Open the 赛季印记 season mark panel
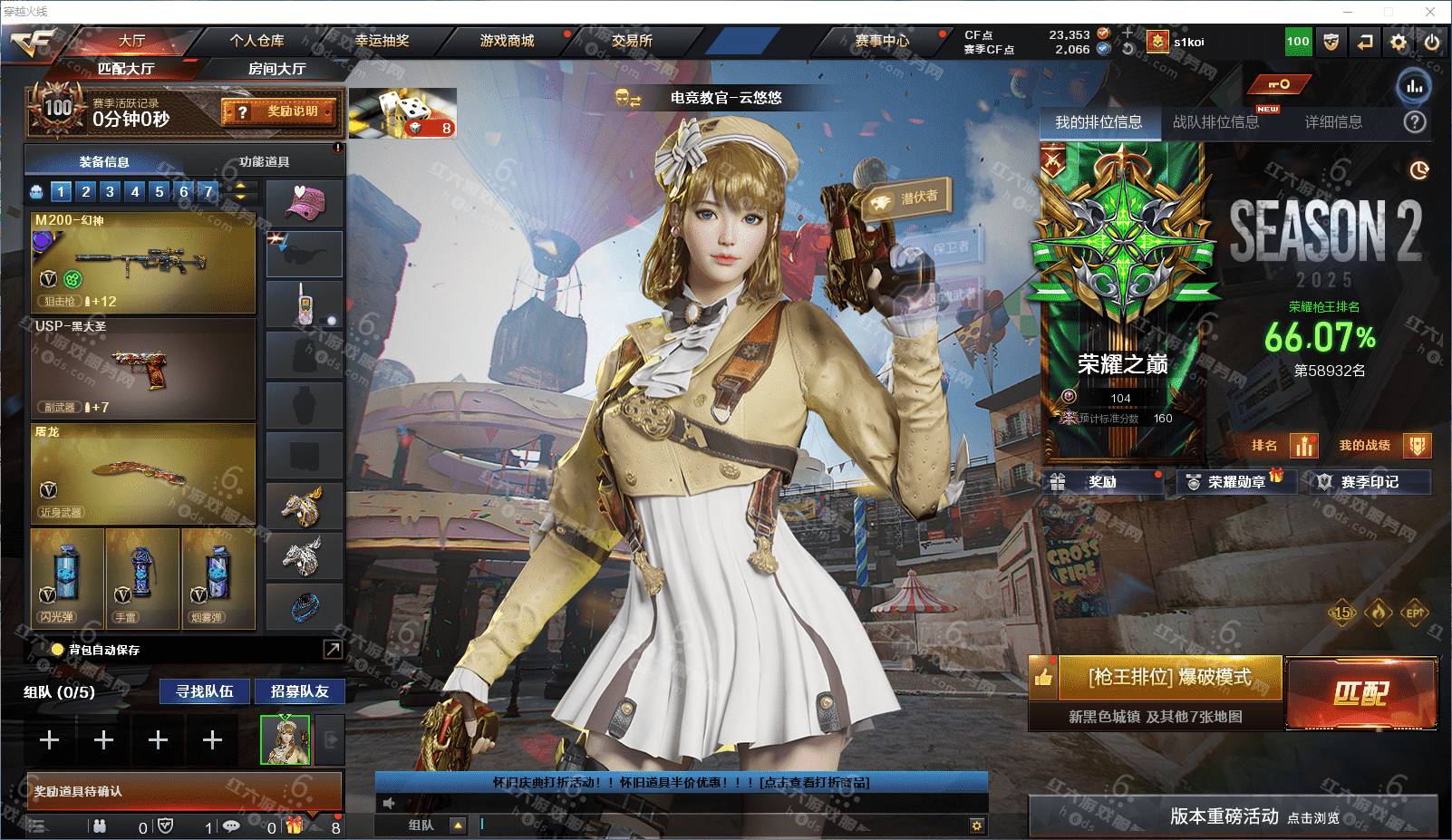Image resolution: width=1452 pixels, height=840 pixels. tap(1370, 482)
